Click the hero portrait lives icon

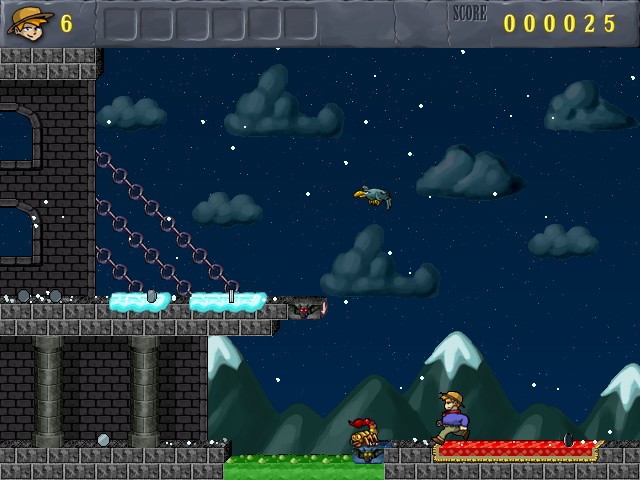[30, 22]
